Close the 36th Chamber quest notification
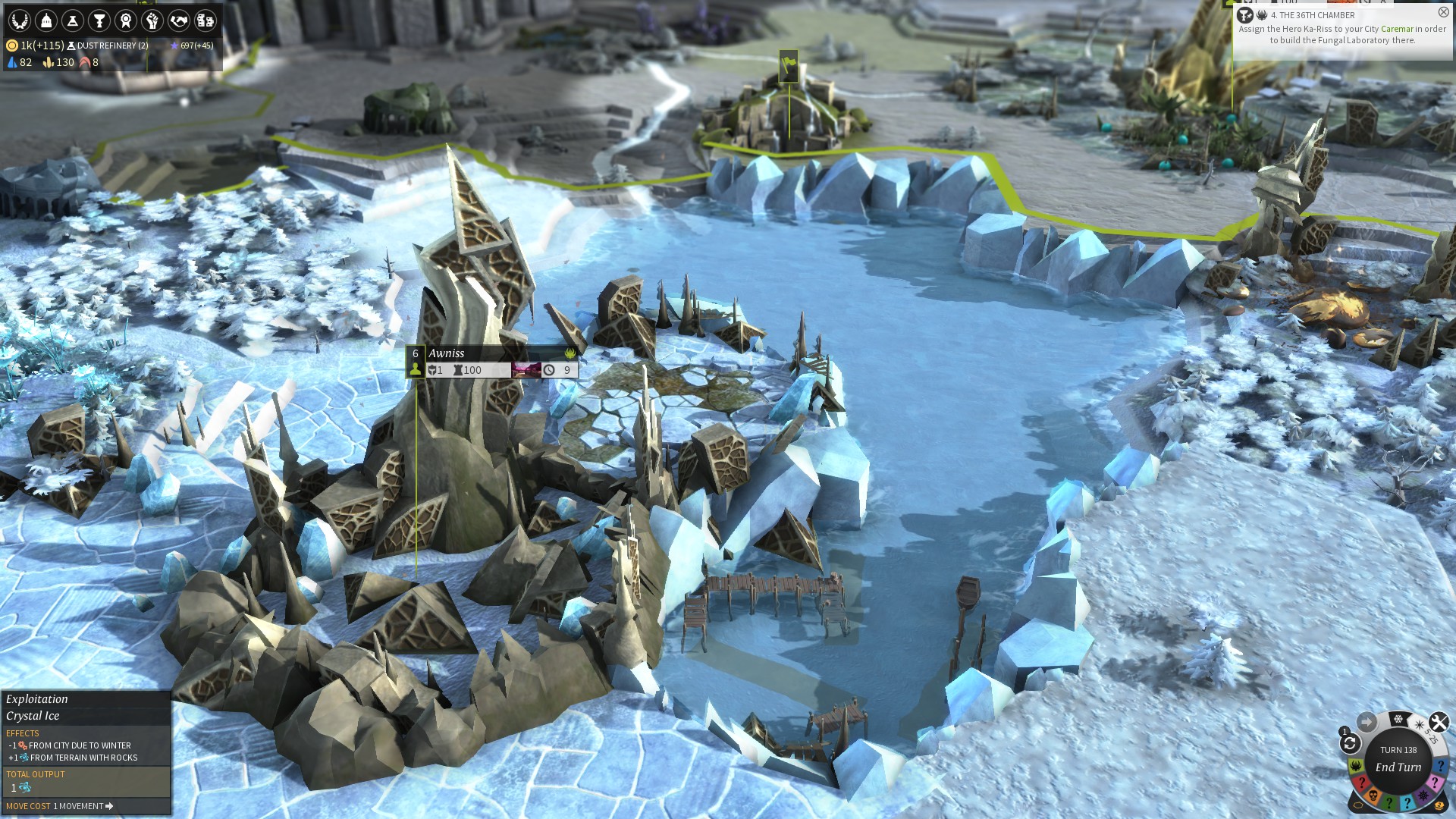1456x819 pixels. (1443, 12)
